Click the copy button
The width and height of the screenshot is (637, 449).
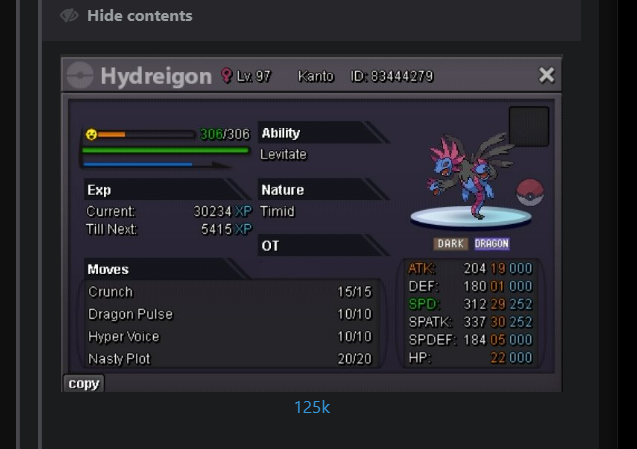[x=84, y=383]
